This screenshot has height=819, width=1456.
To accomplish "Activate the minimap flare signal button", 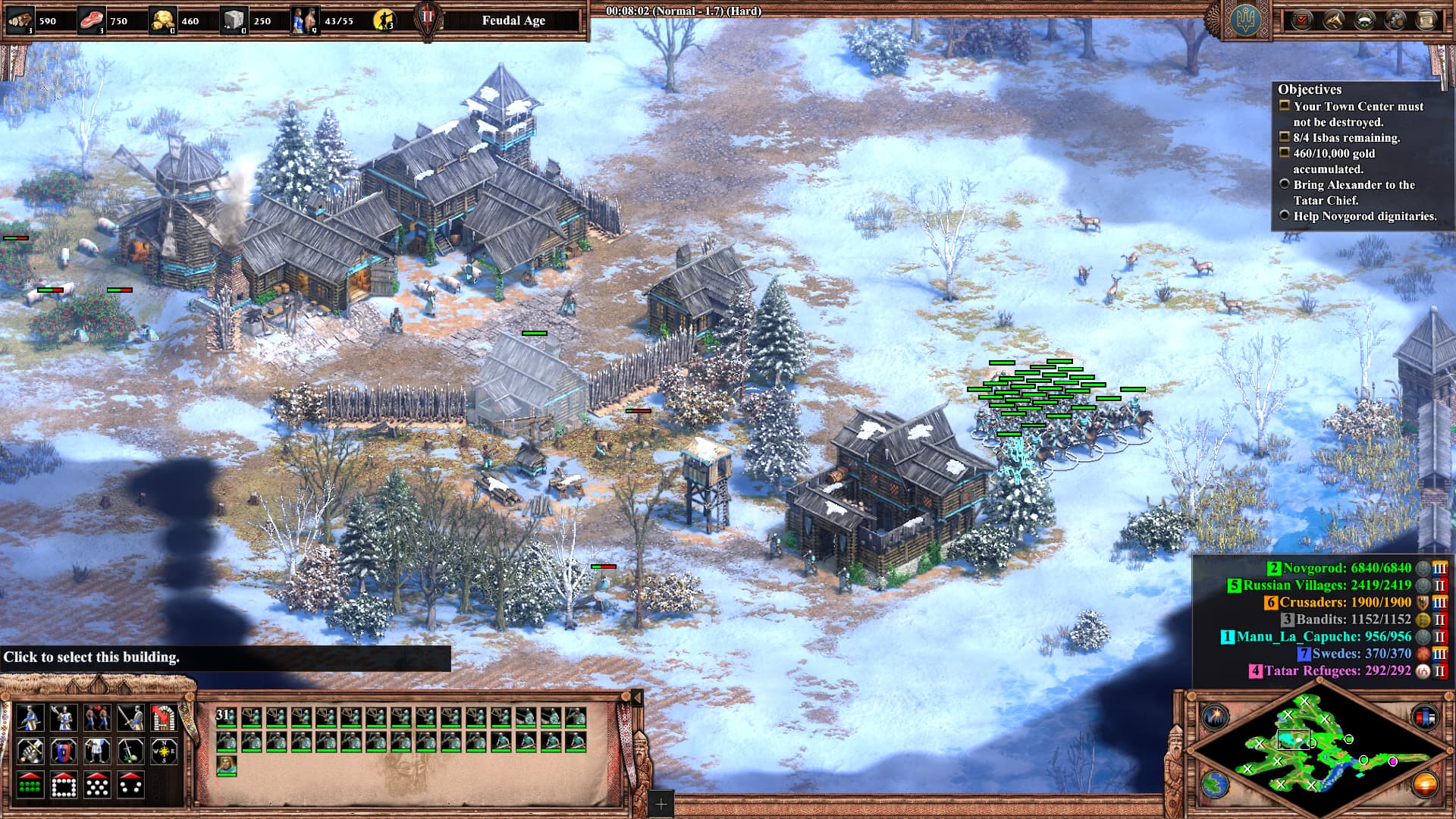I will pos(1215,716).
